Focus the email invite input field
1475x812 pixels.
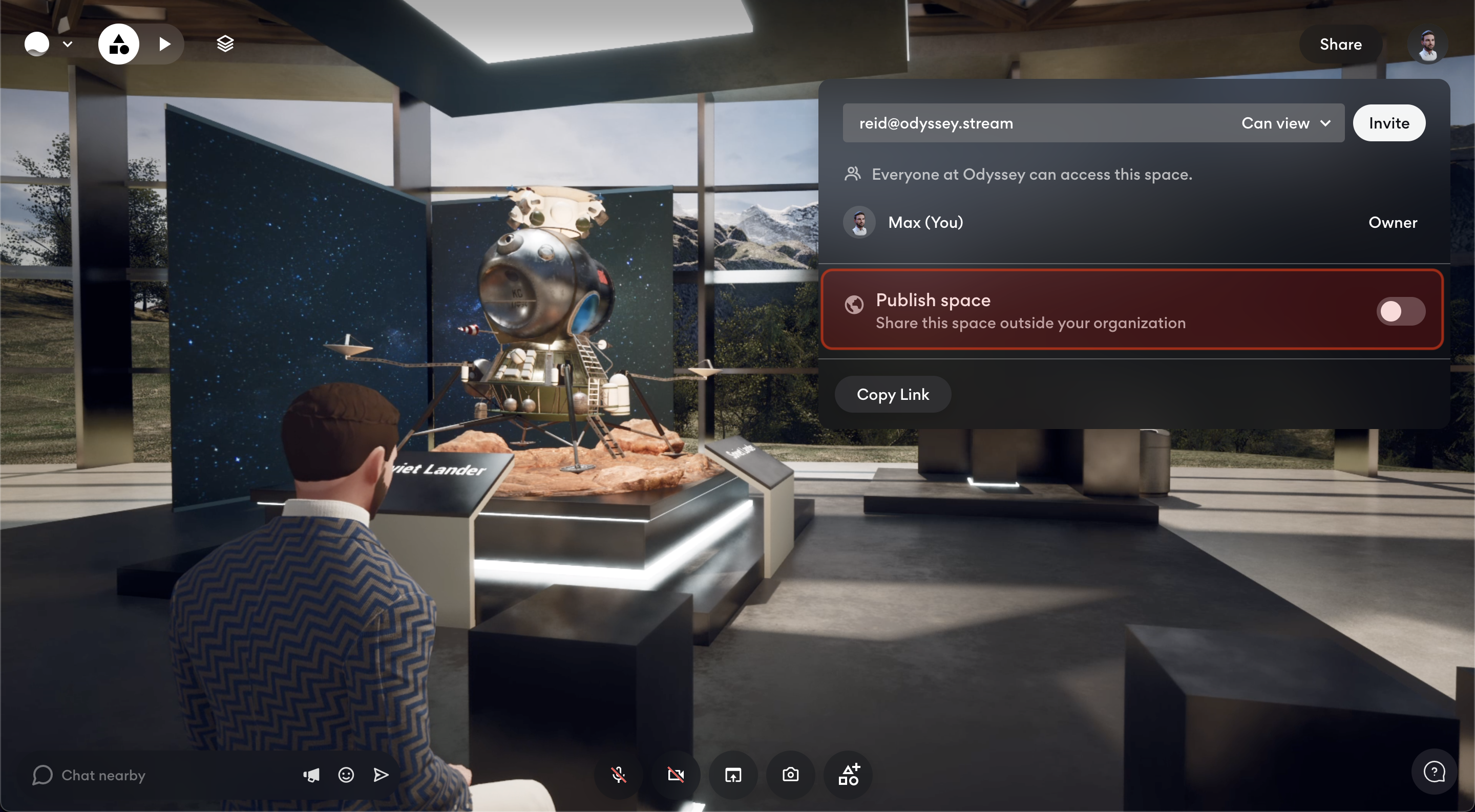(x=1030, y=123)
